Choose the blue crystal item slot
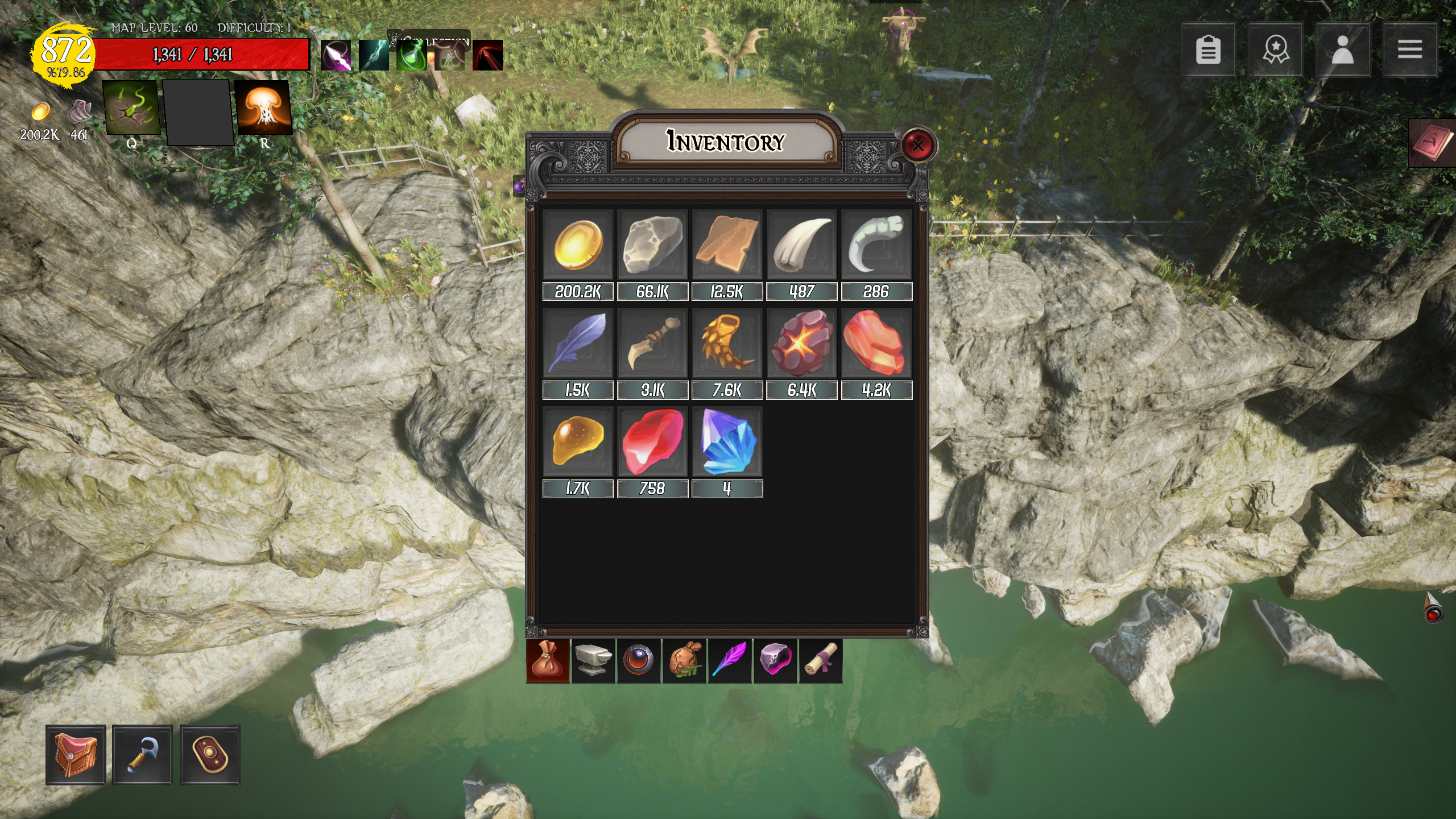The height and width of the screenshot is (819, 1456). pyautogui.click(x=727, y=442)
